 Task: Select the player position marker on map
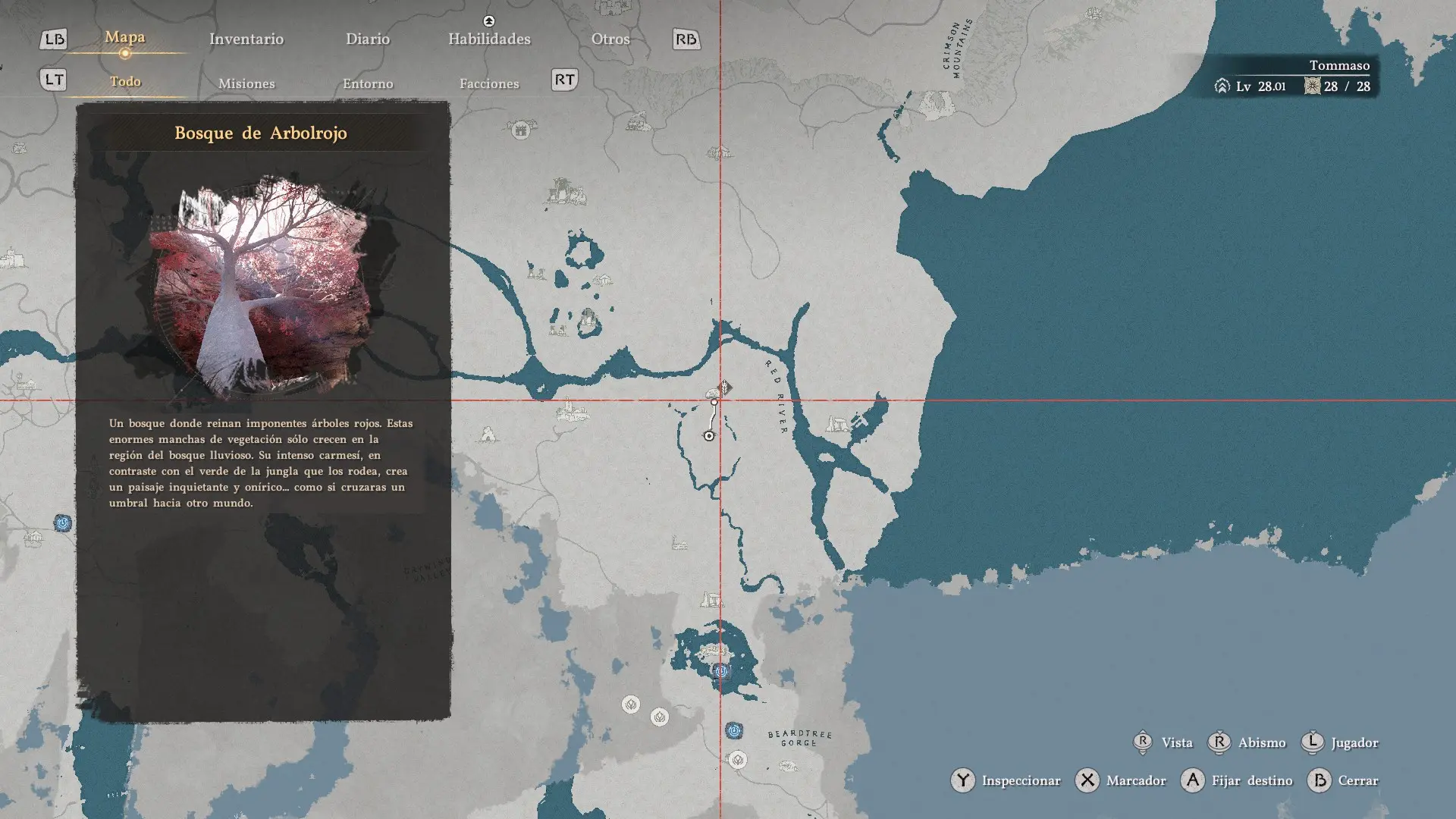pos(709,436)
